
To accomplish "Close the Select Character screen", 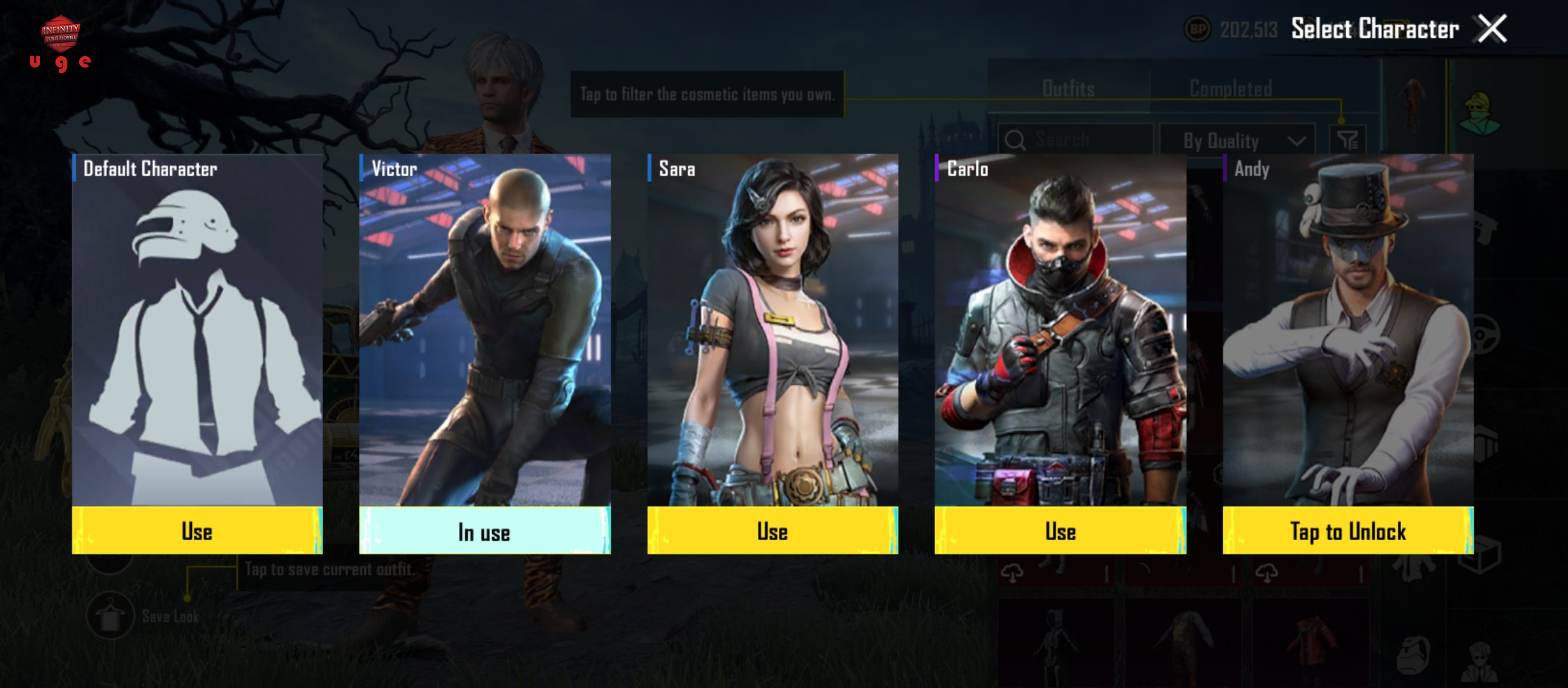I will 1492,29.
